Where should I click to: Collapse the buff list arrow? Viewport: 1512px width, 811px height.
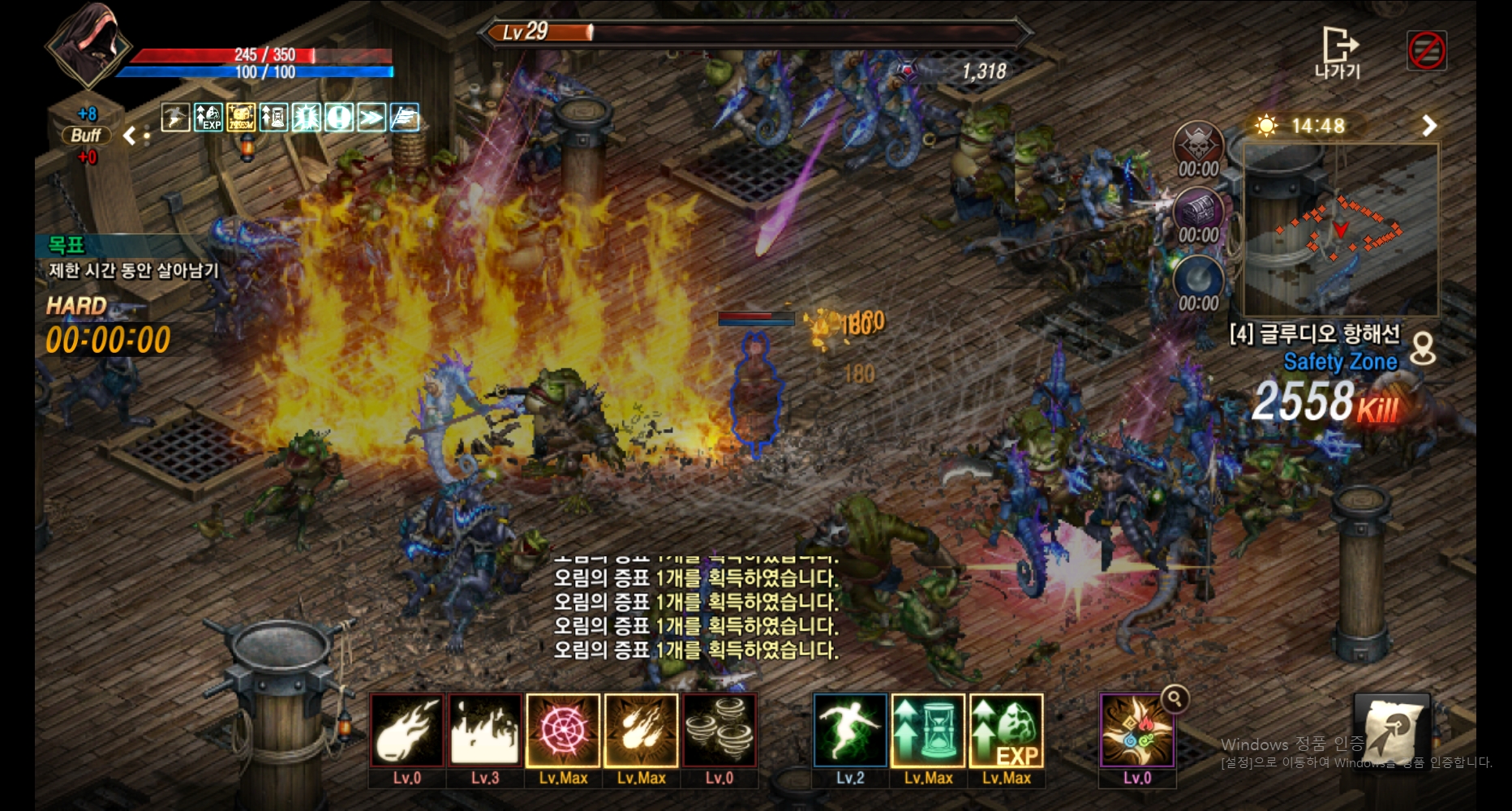click(129, 135)
